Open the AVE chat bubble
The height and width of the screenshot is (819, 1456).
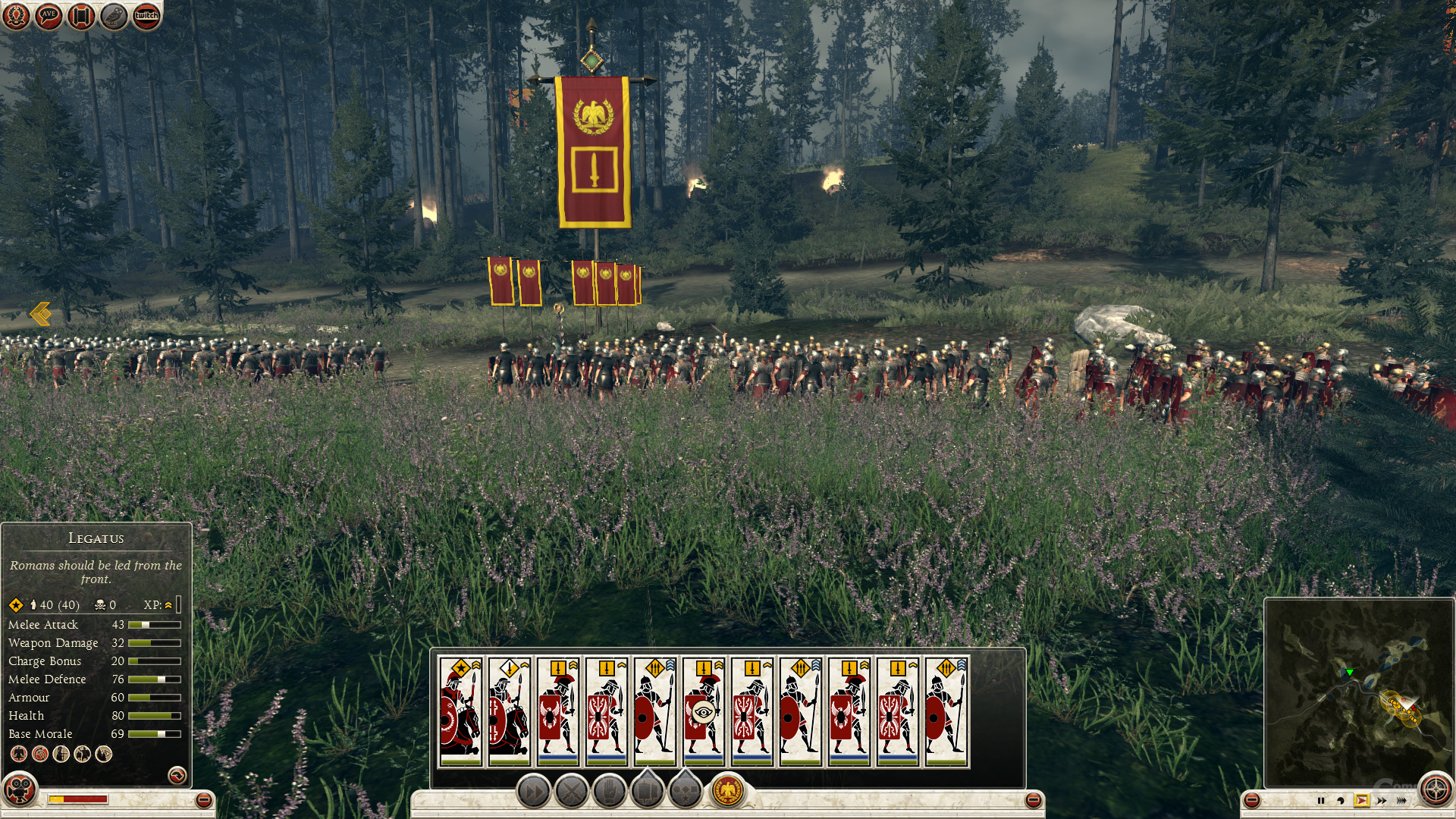click(x=49, y=15)
